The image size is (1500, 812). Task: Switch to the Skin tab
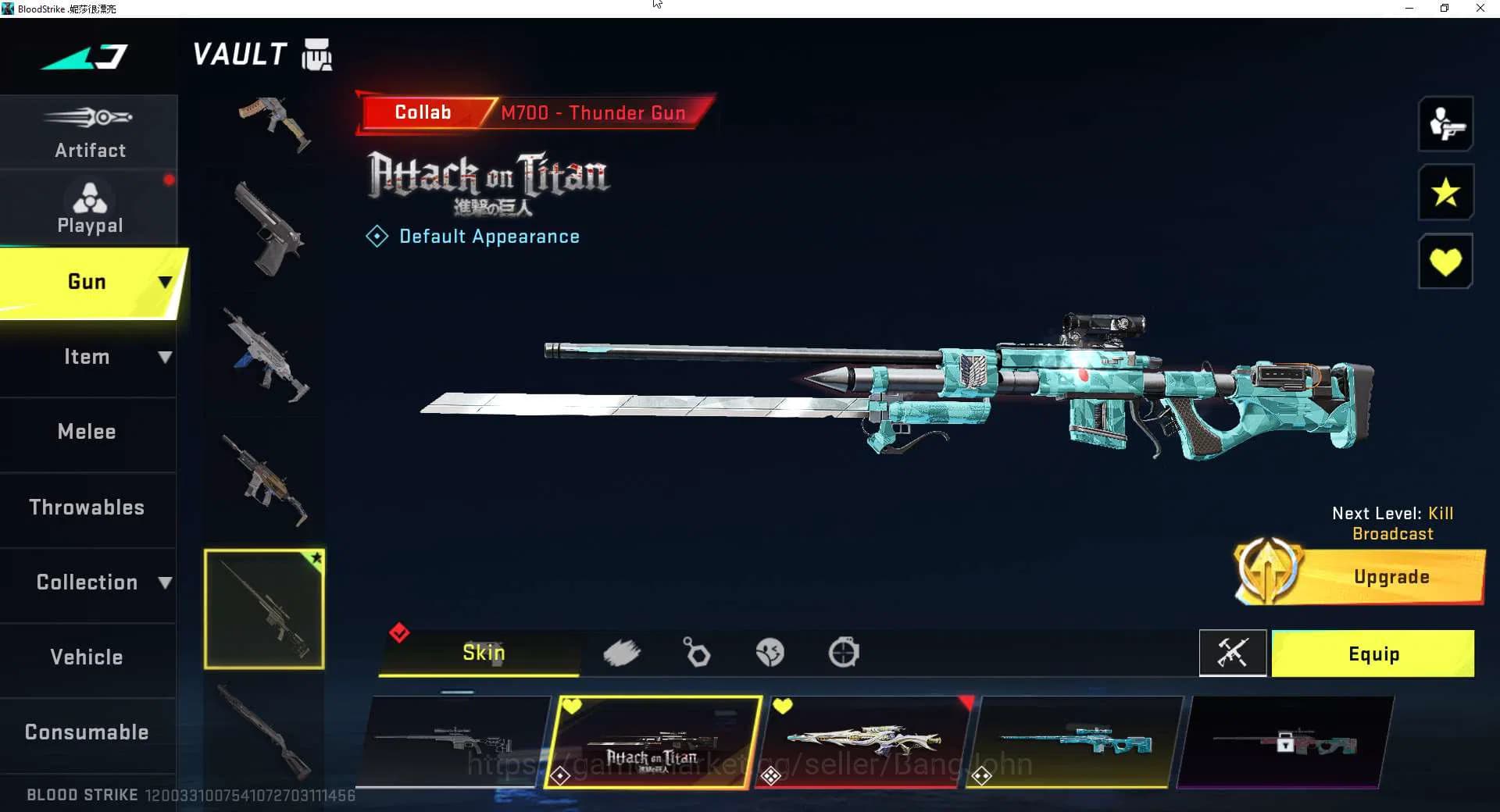(483, 653)
